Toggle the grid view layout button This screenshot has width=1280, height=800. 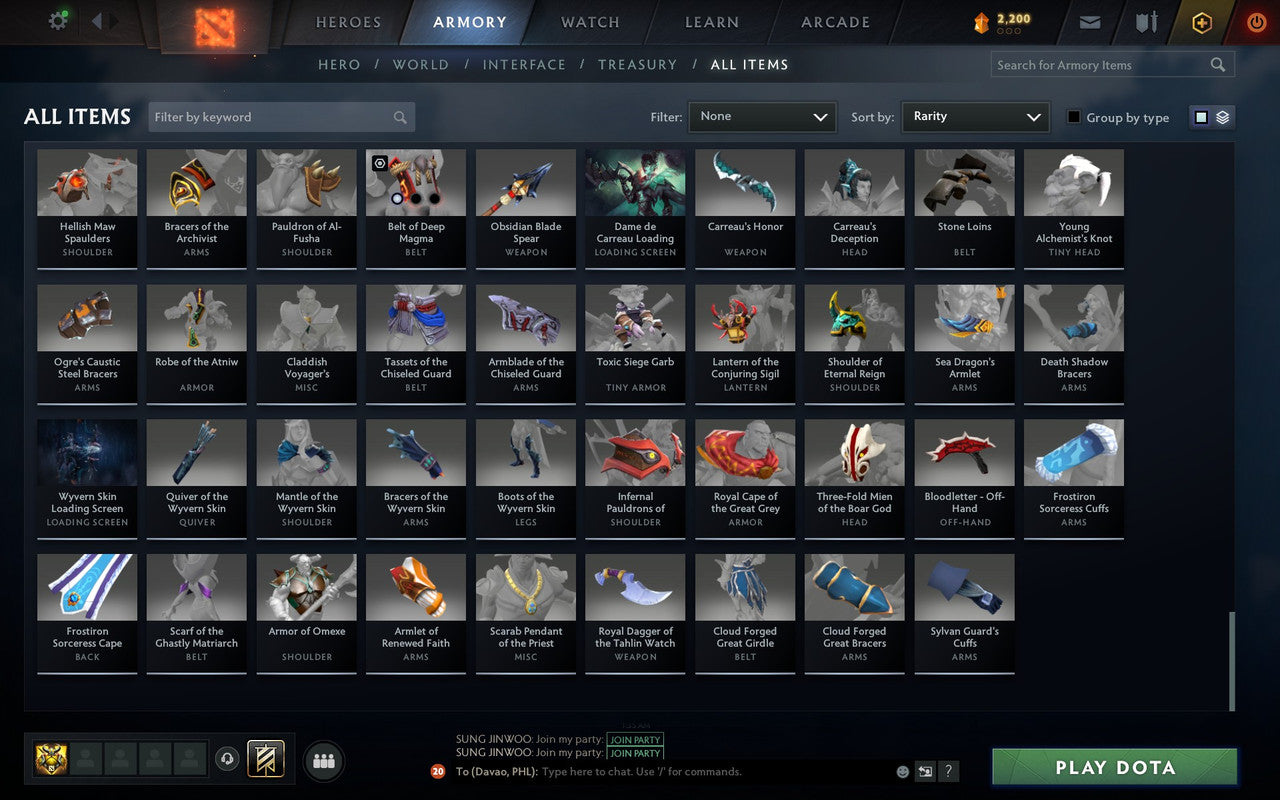coord(1200,117)
